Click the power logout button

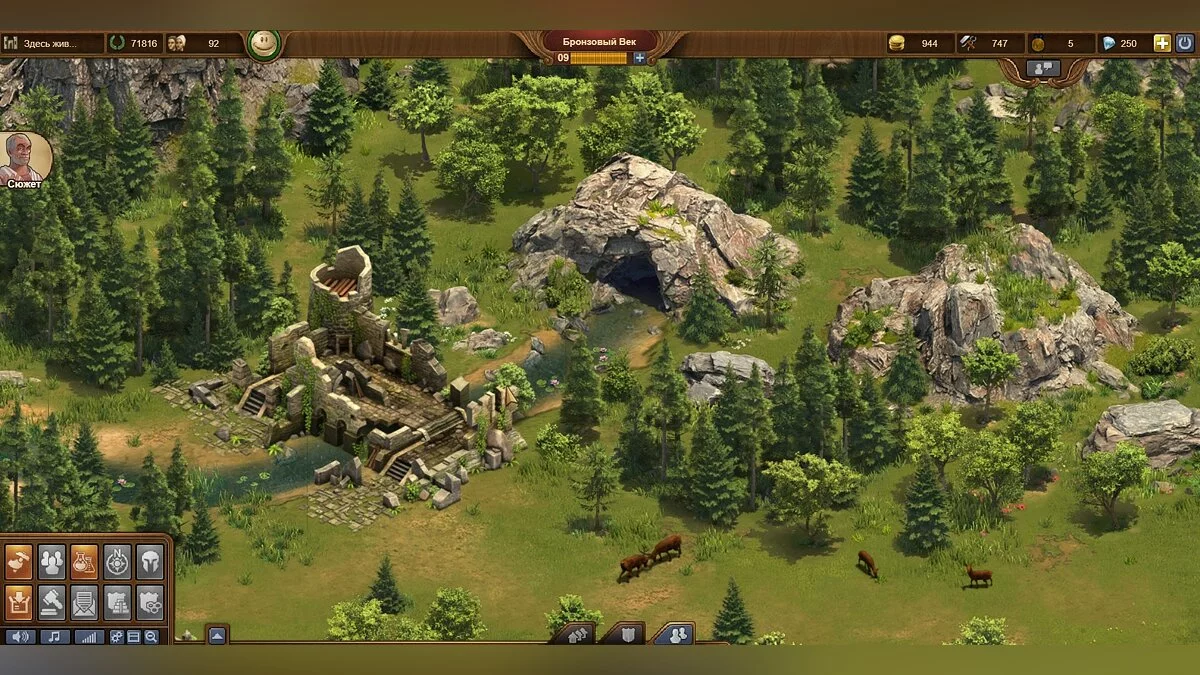tap(1185, 43)
